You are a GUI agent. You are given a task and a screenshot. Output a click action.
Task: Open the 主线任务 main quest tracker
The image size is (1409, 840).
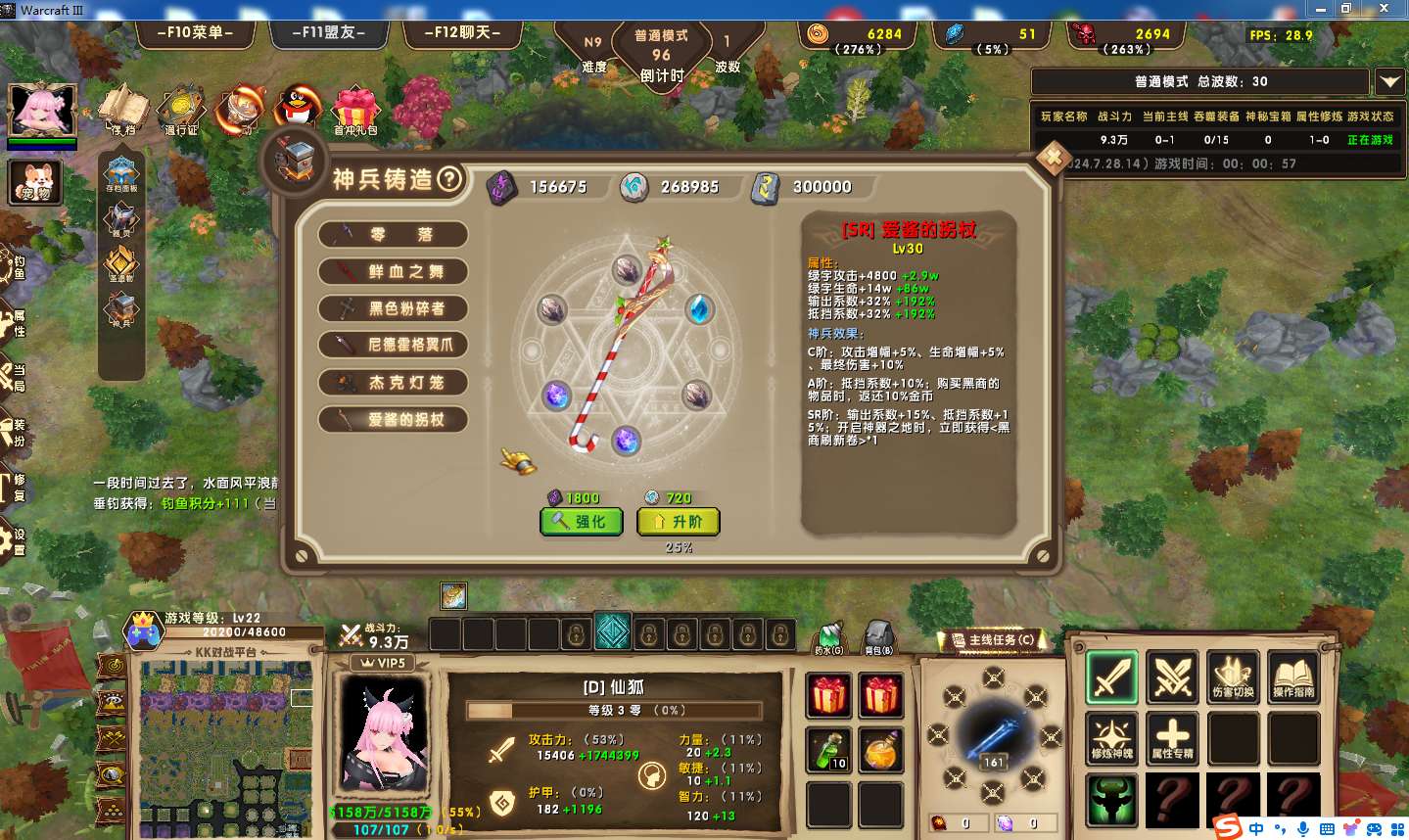click(x=993, y=640)
